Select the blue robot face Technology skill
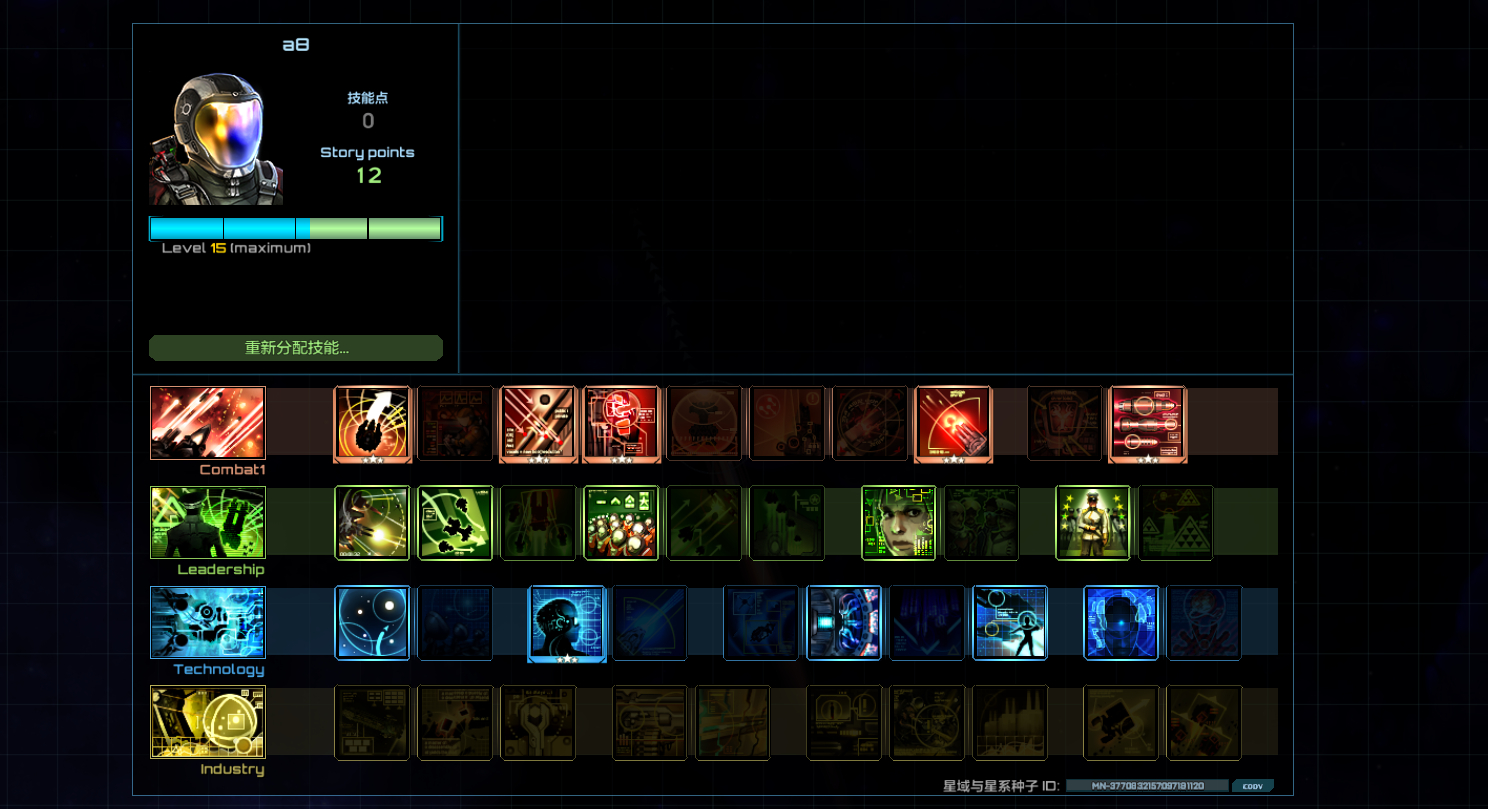Viewport: 1488px width, 809px height. (x=1121, y=623)
